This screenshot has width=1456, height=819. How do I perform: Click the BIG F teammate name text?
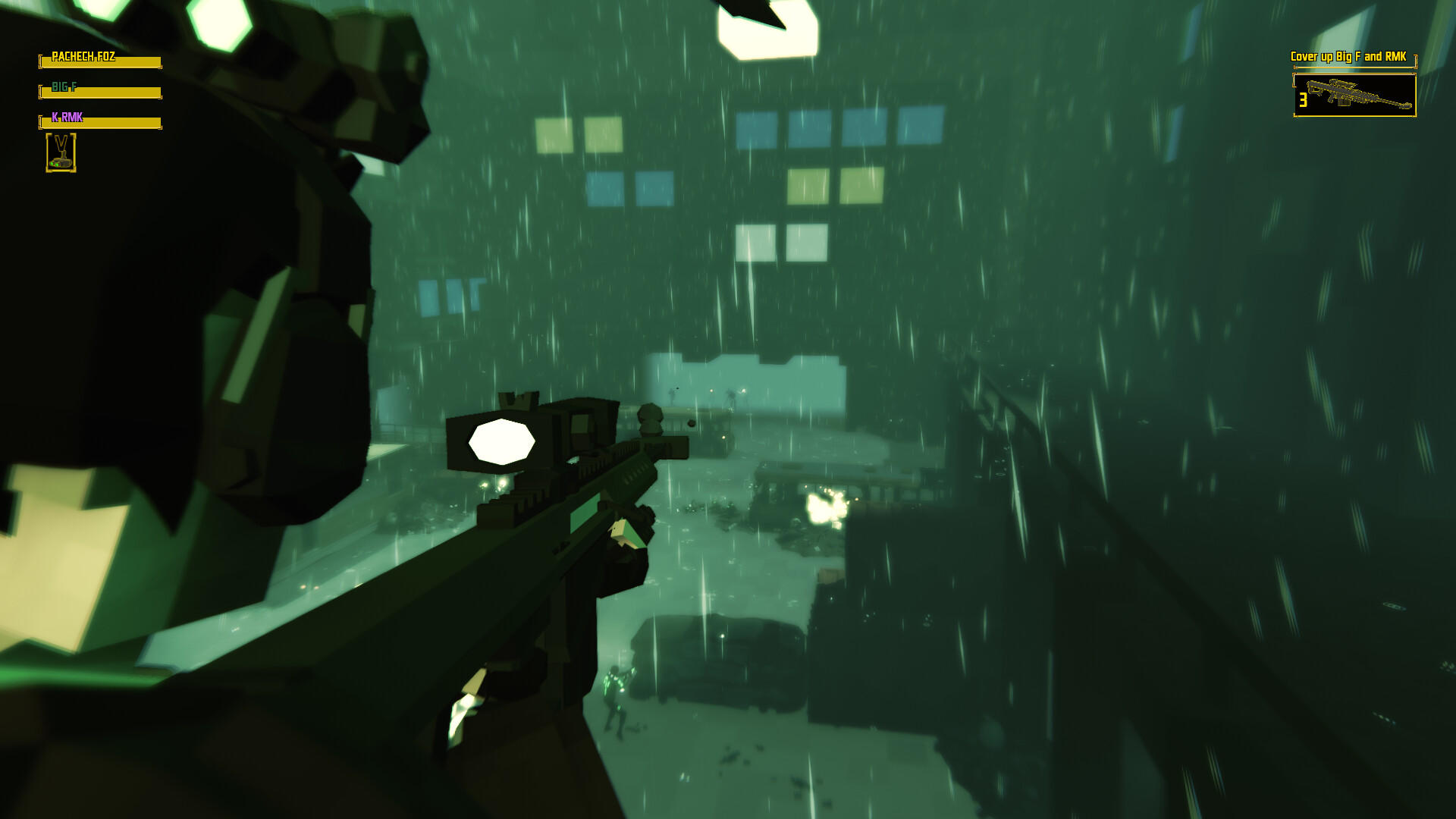point(64,86)
